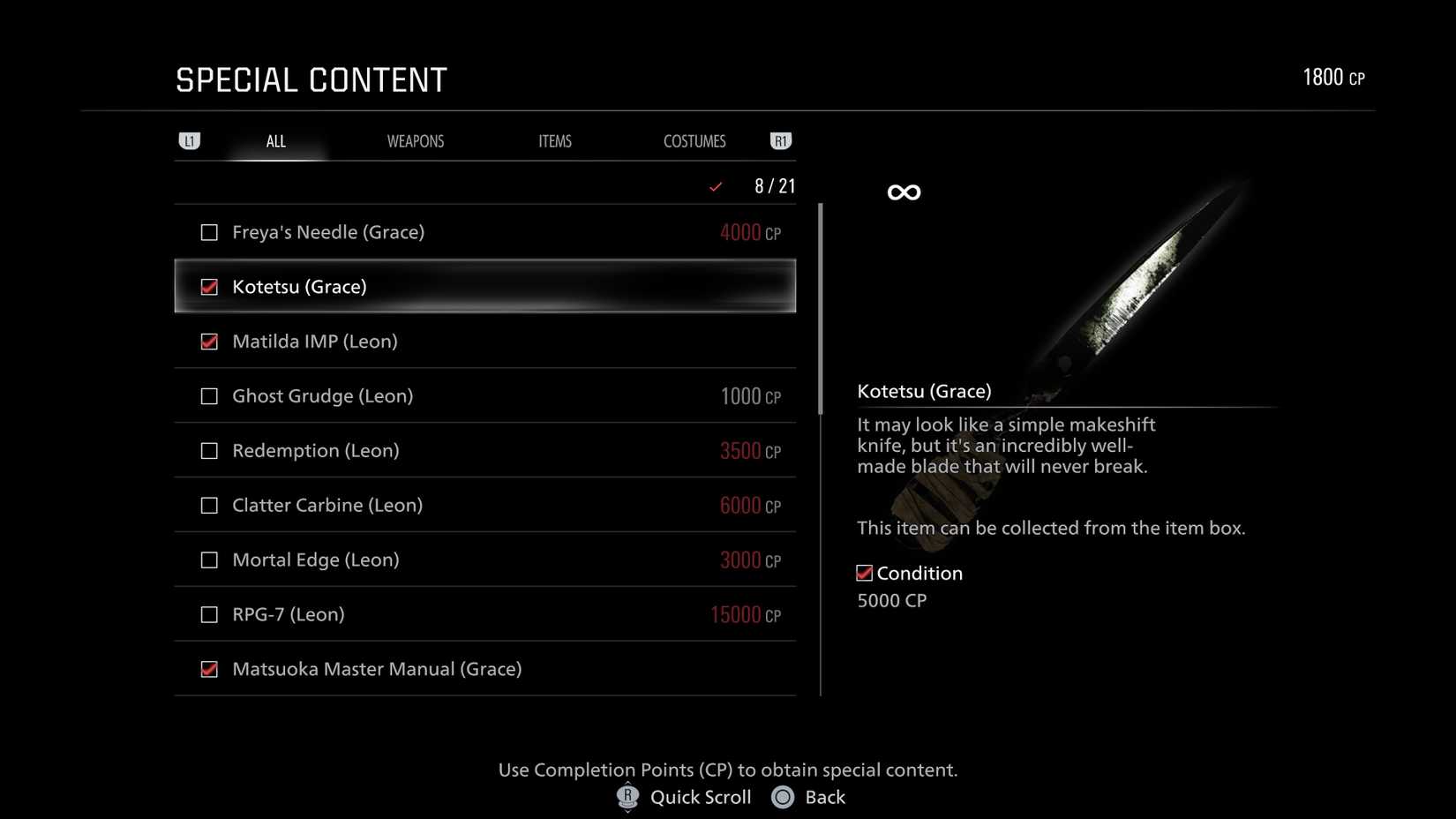
Task: Click Back at the bottom of the screen
Action: (x=825, y=797)
